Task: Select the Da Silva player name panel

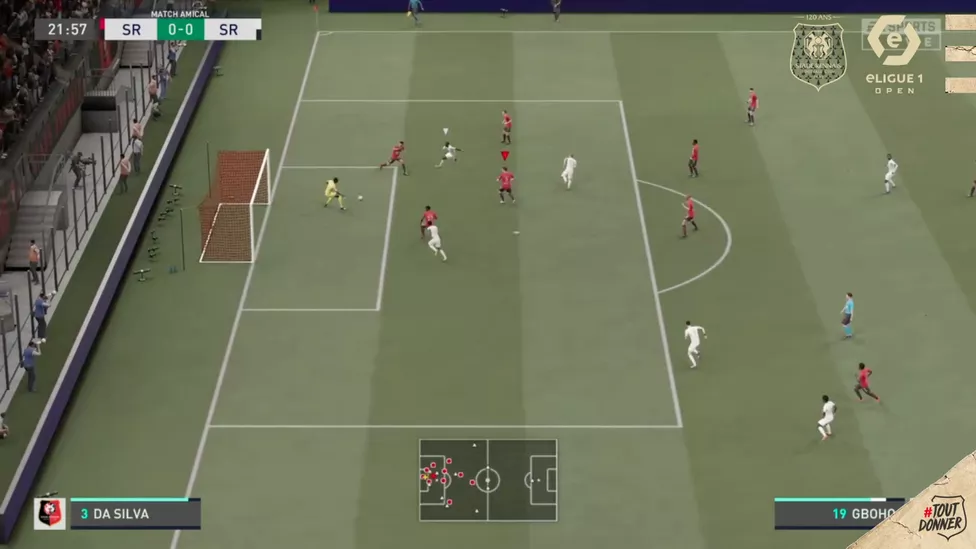Action: point(135,514)
